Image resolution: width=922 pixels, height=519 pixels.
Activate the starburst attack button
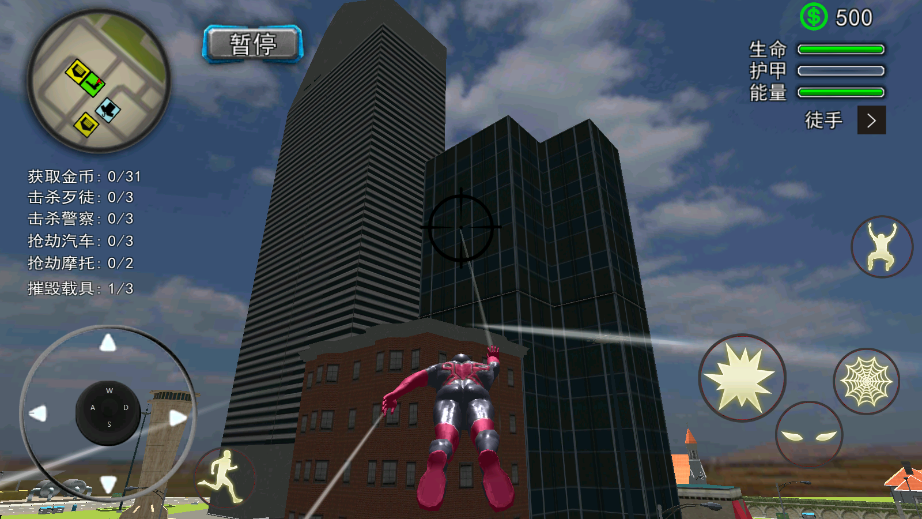741,376
